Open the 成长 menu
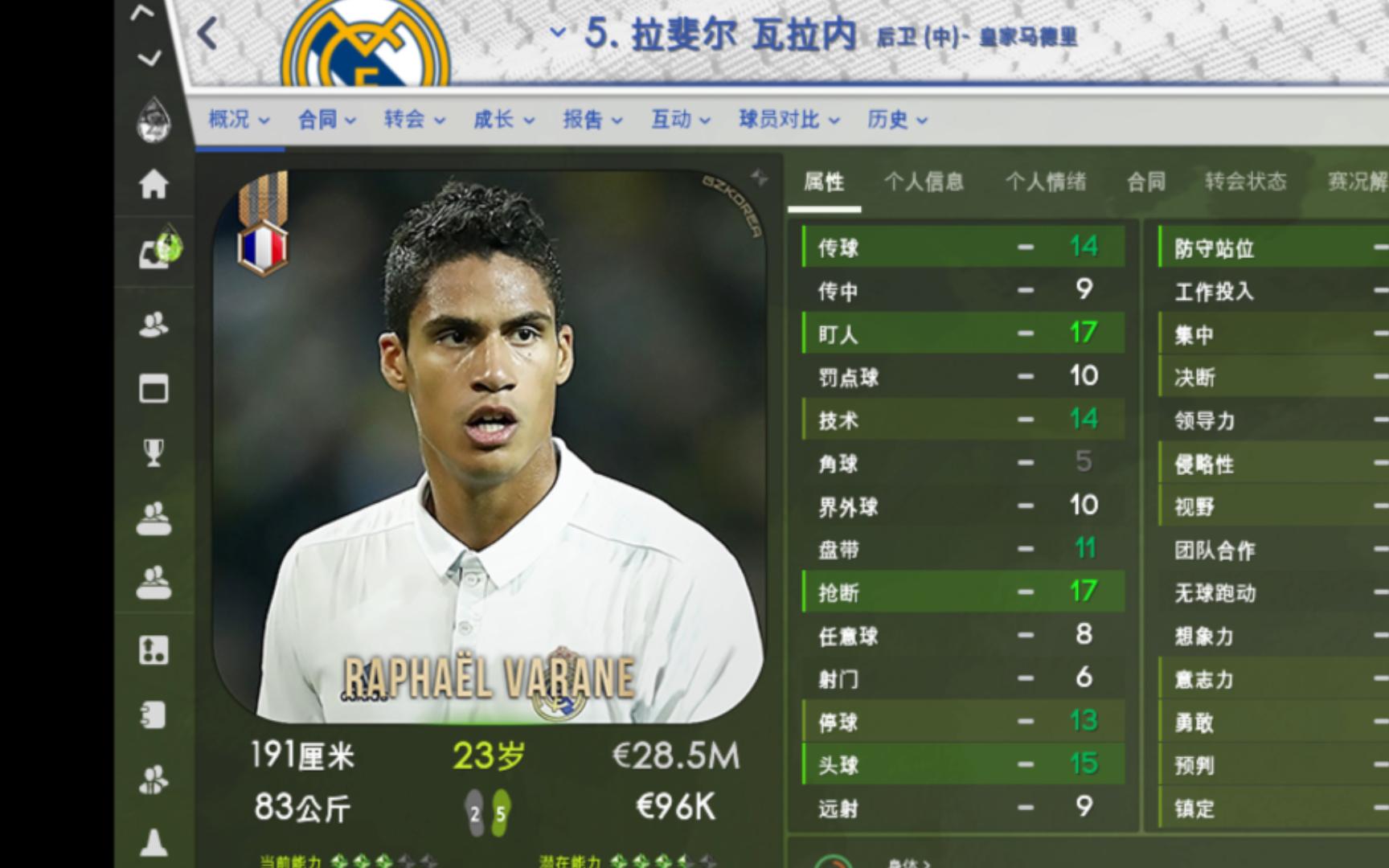The width and height of the screenshot is (1389, 868). 503,120
